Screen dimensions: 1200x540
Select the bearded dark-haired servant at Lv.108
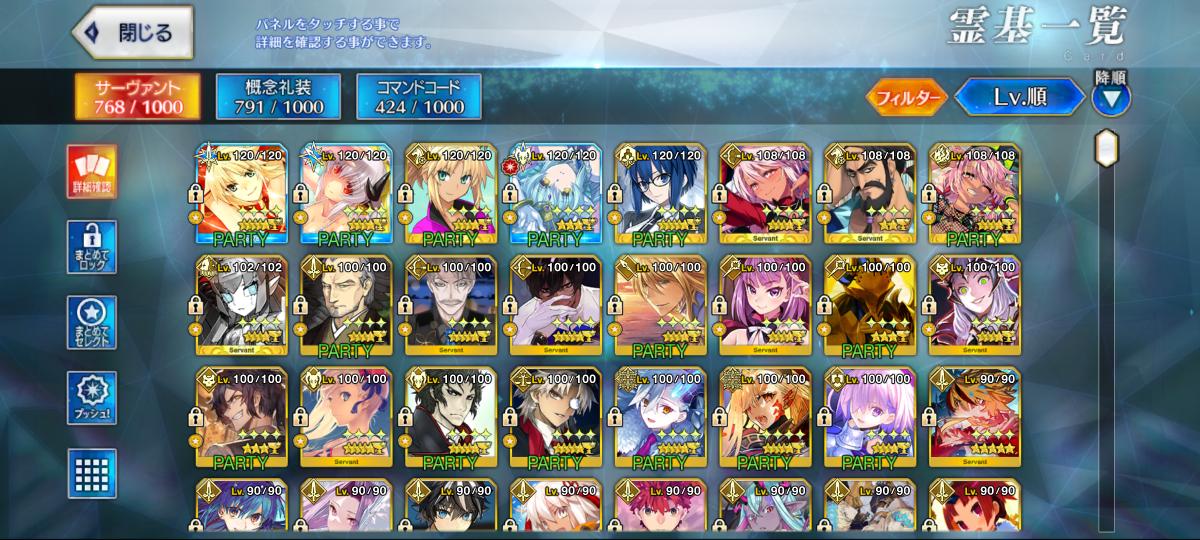click(x=869, y=195)
